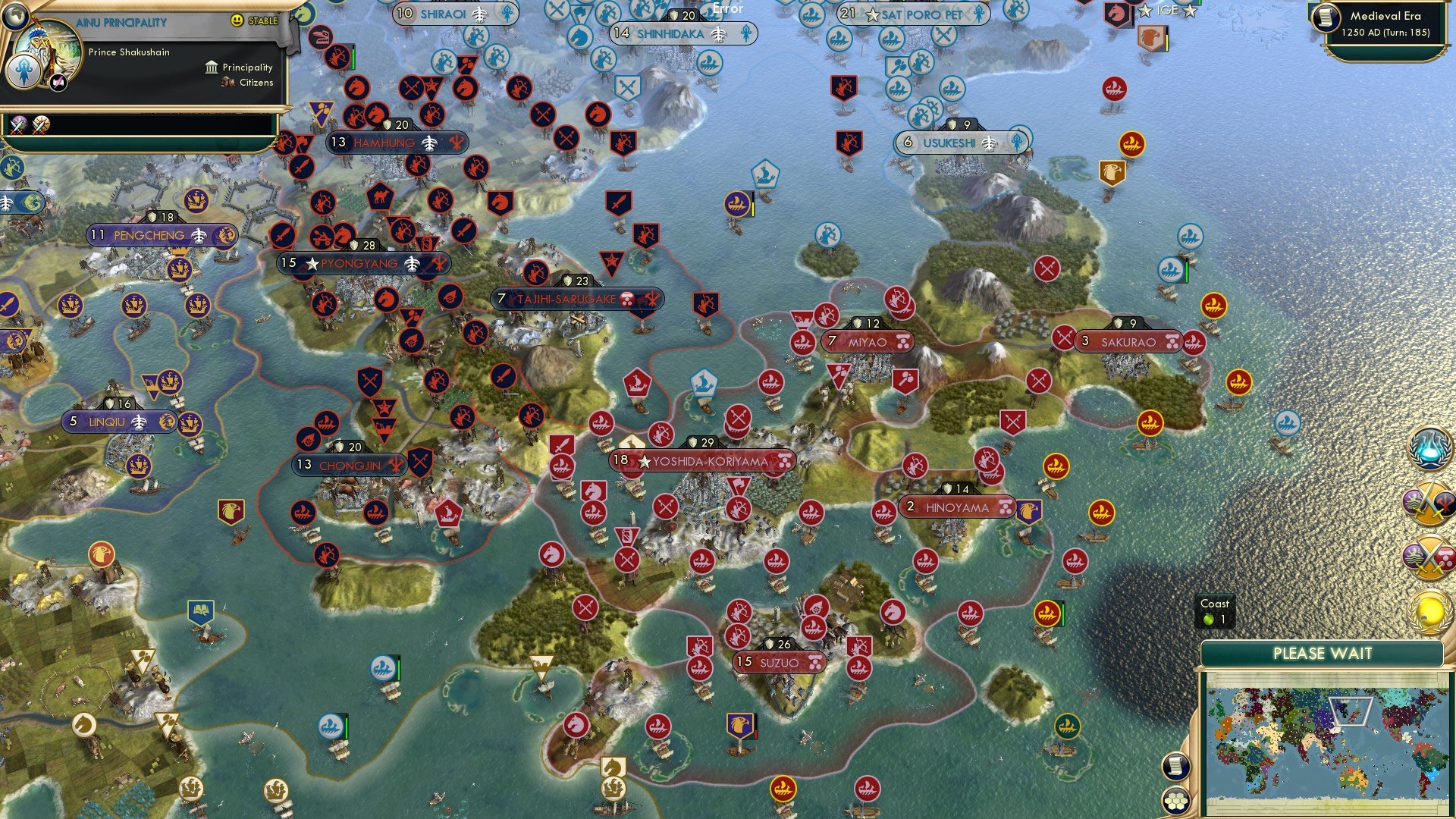
Task: Click the Coast tile yield info box
Action: (1214, 611)
